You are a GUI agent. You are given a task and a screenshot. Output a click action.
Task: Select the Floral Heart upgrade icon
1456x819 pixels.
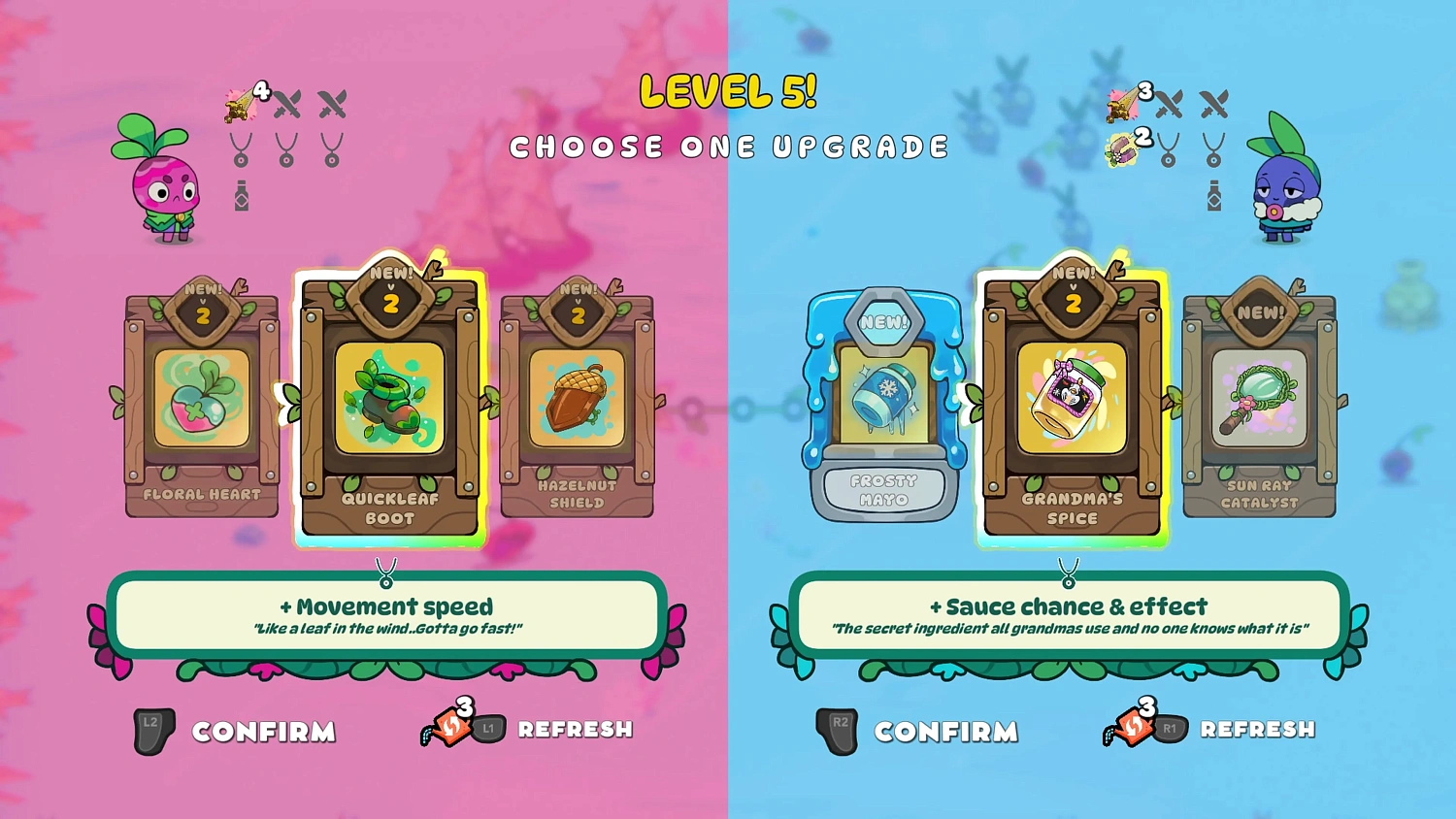[x=201, y=400]
